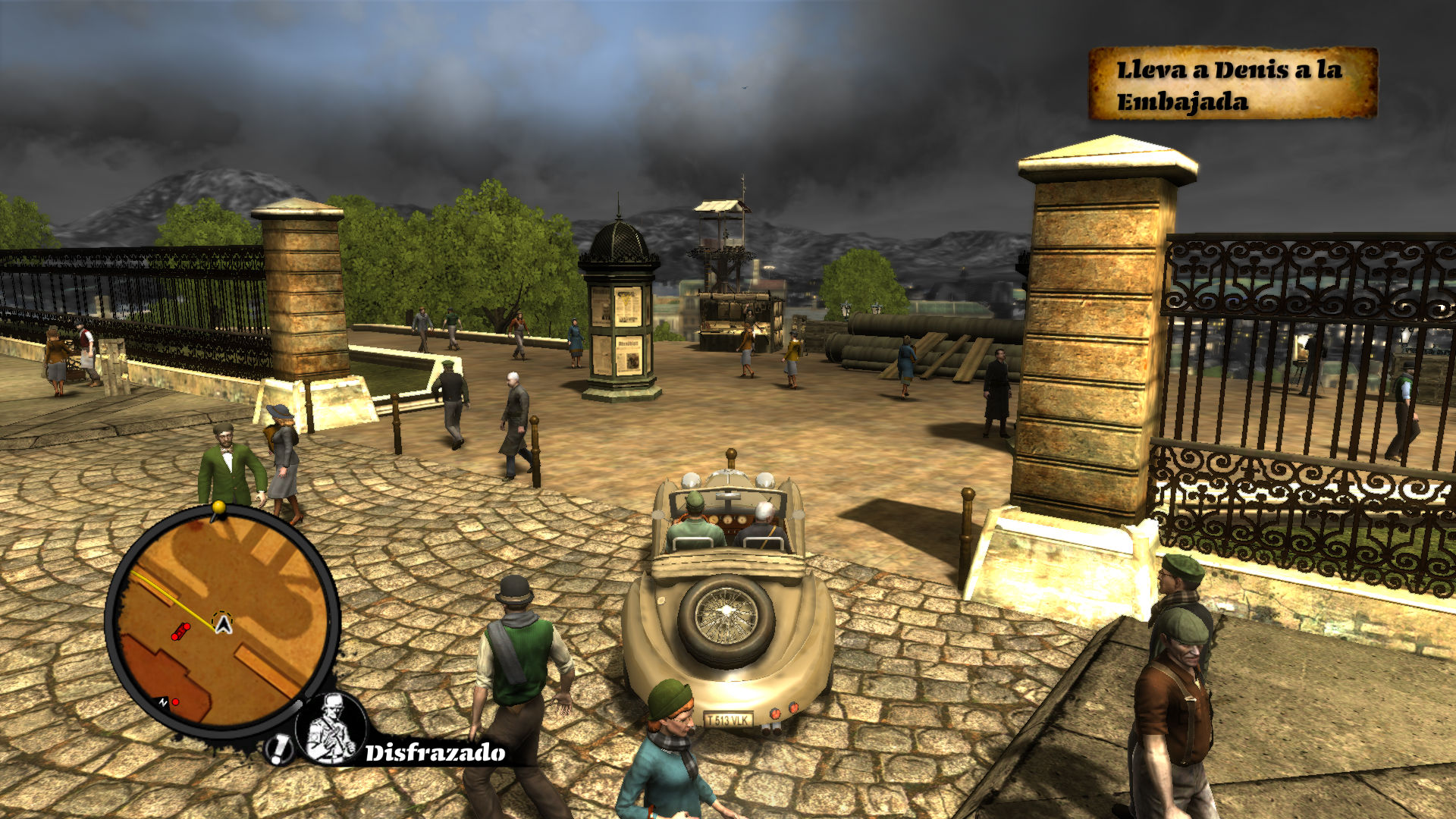This screenshot has height=819, width=1456.
Task: Click the player arrow on the minimap
Action: [x=223, y=624]
